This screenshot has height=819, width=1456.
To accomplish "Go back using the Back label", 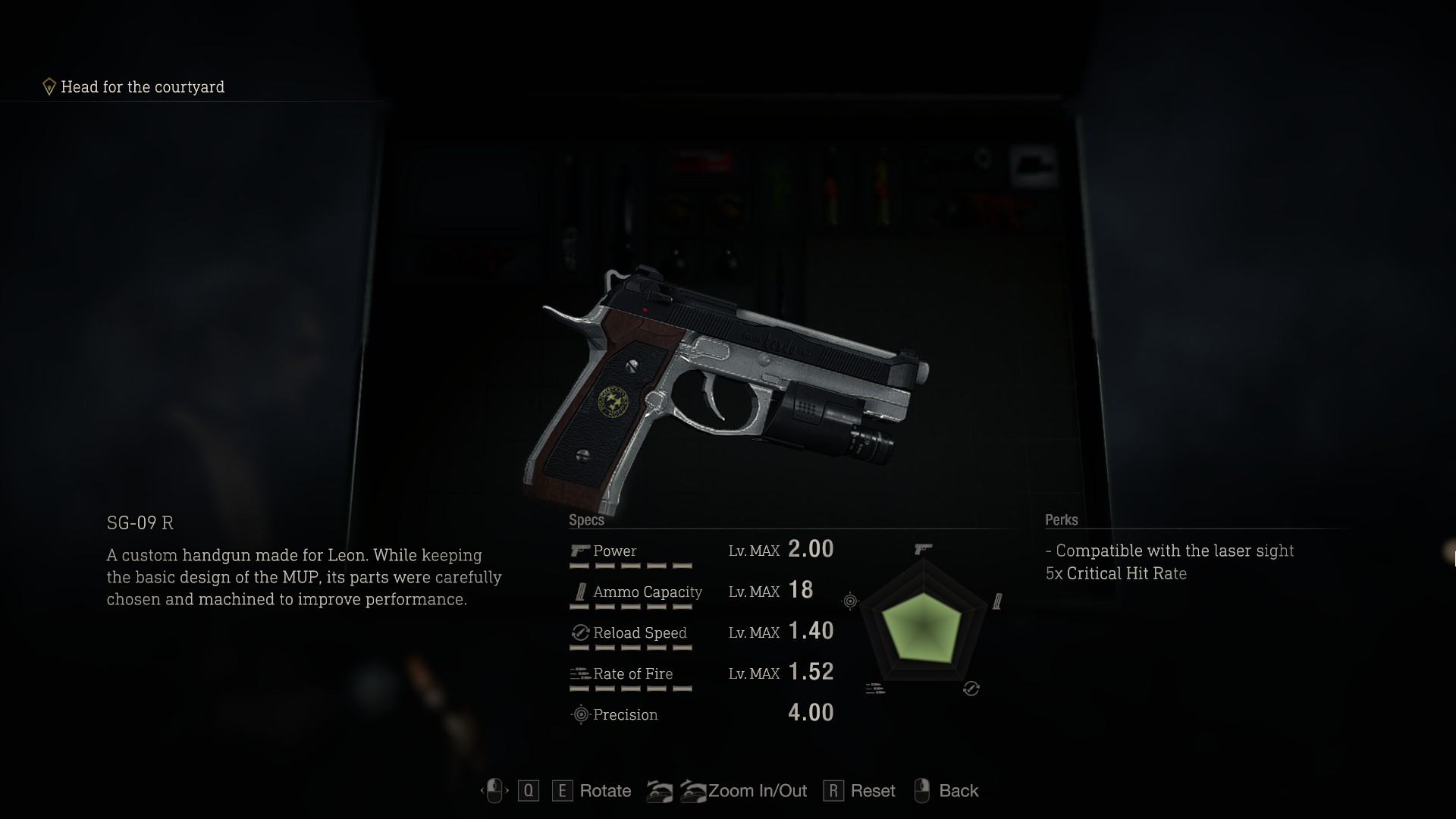I will 958,791.
